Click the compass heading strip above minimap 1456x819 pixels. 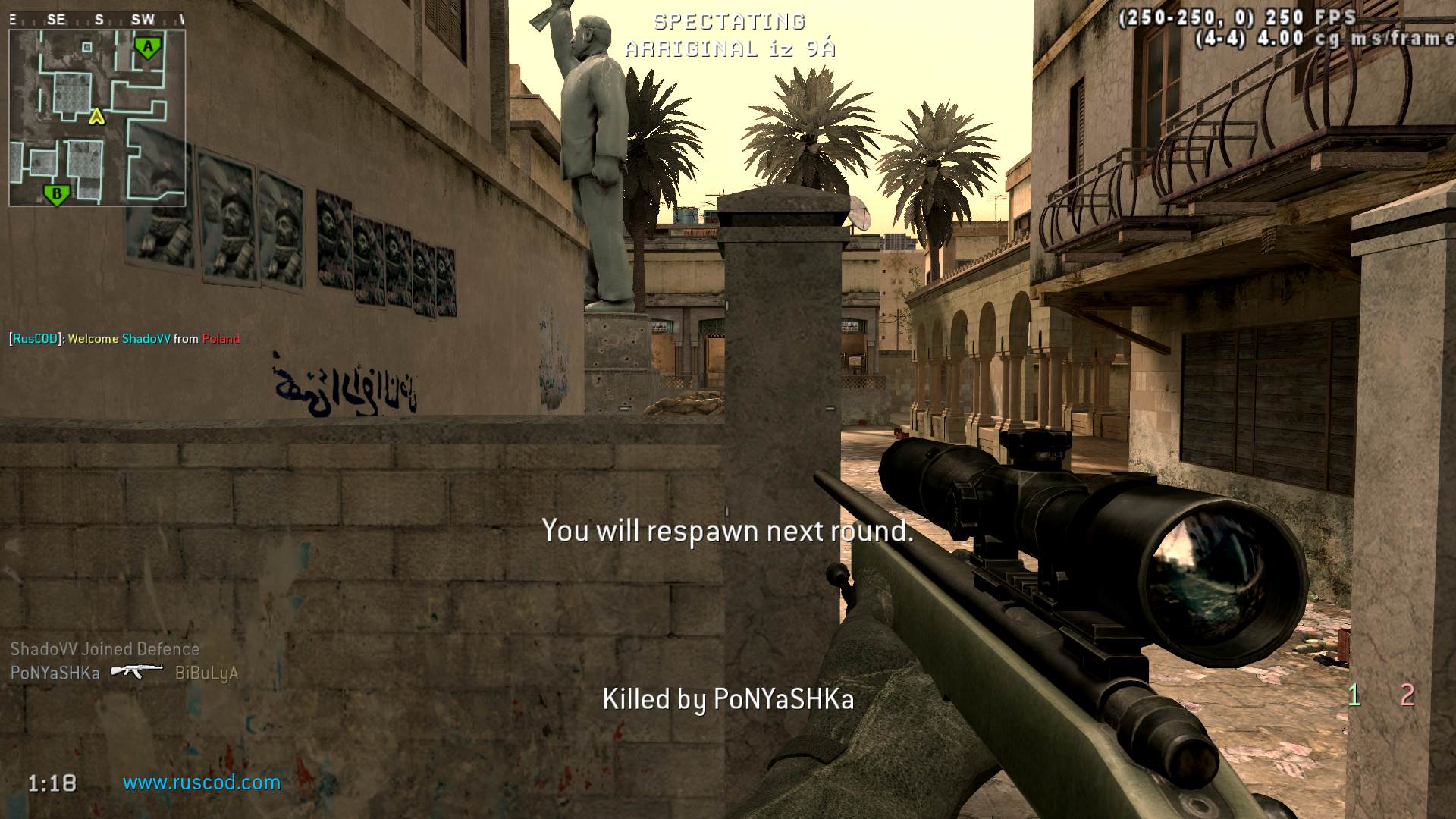point(97,20)
